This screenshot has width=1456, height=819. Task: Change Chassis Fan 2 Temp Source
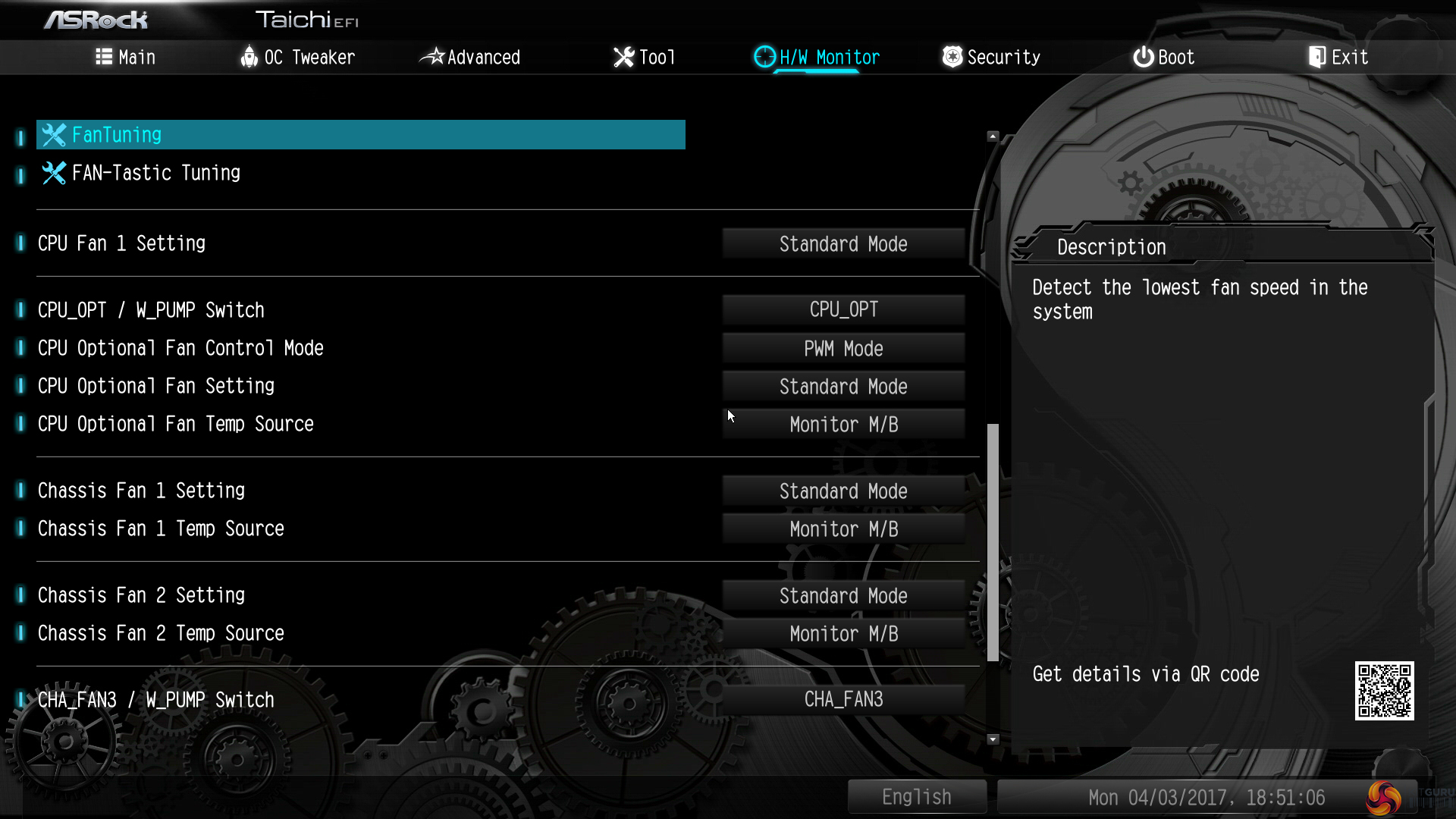pos(843,634)
